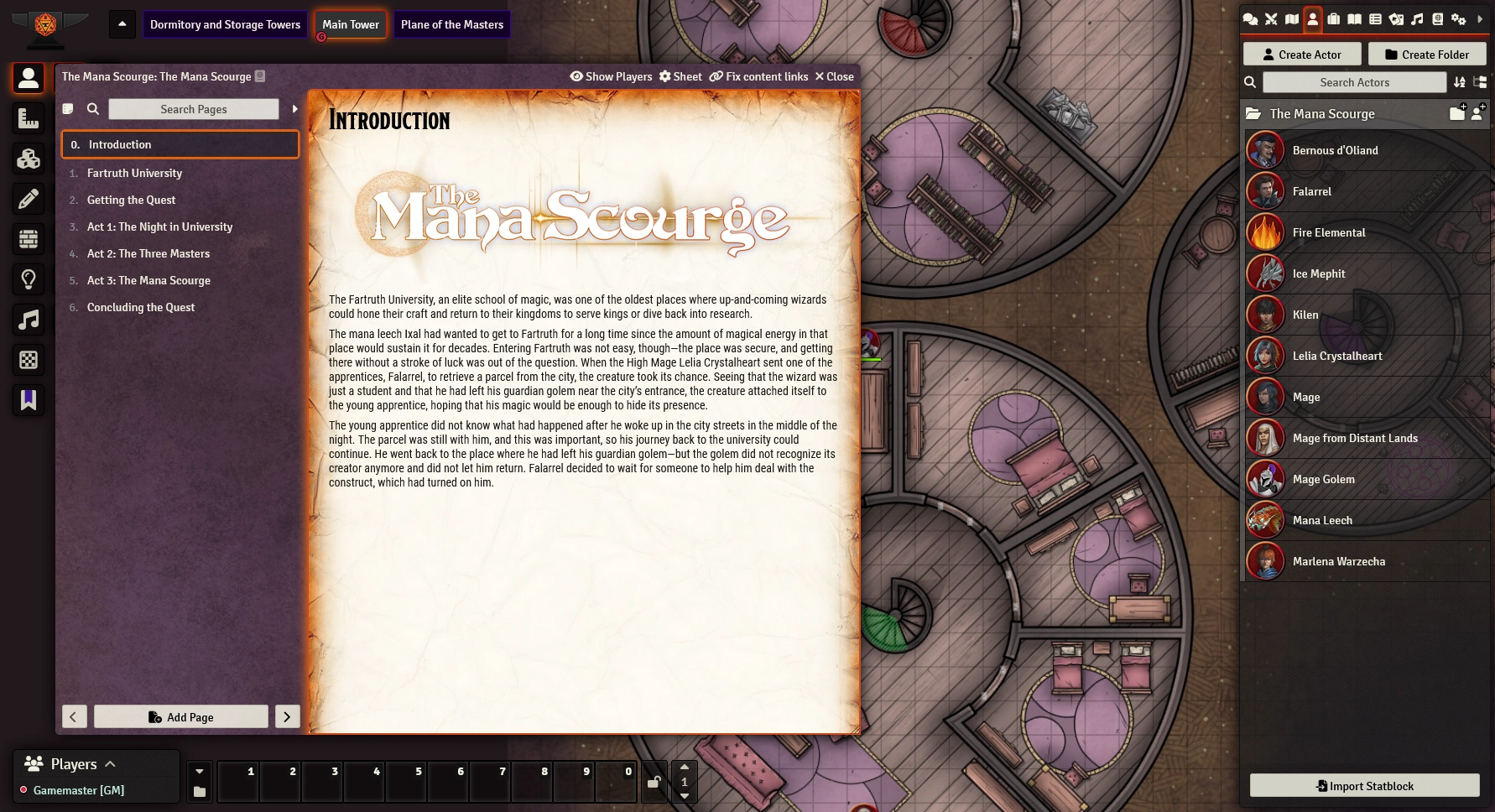Open the Fartruth University journal page
Image resolution: width=1495 pixels, height=812 pixels.
click(134, 173)
